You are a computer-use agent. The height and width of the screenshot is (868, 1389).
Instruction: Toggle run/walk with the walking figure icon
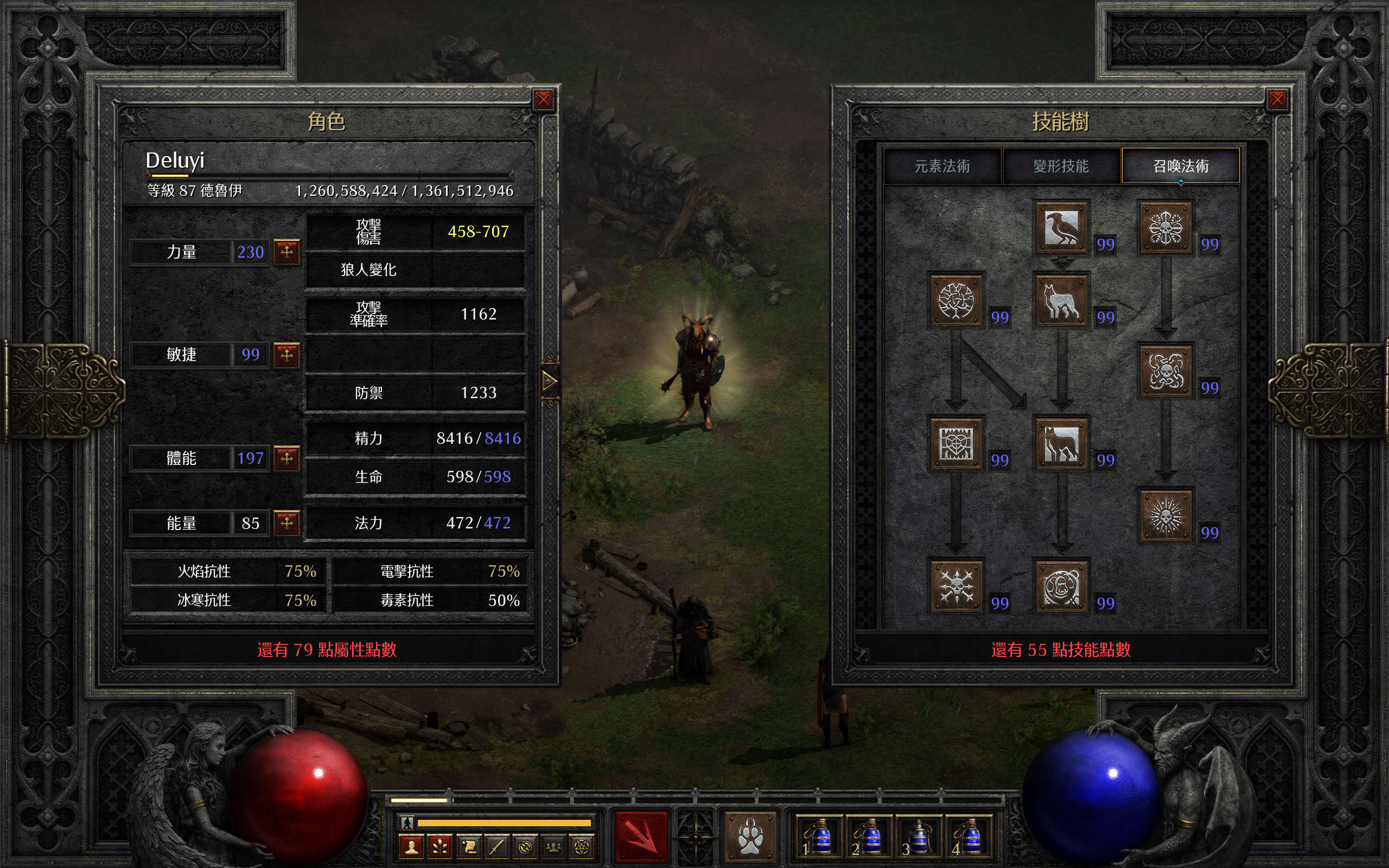click(x=407, y=822)
